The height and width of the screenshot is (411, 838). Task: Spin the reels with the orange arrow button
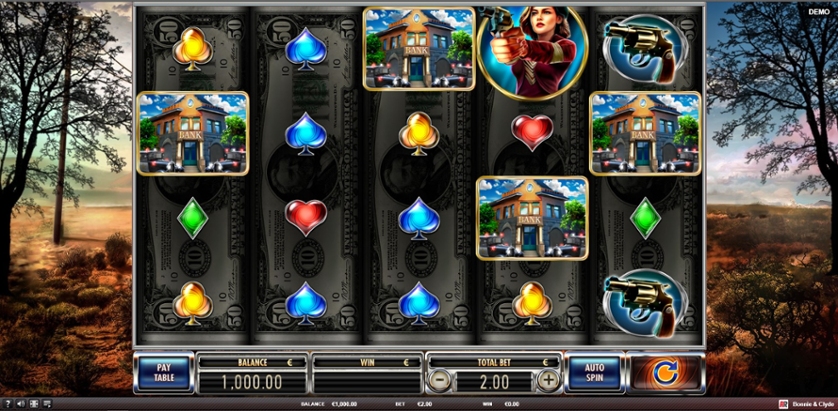click(666, 373)
